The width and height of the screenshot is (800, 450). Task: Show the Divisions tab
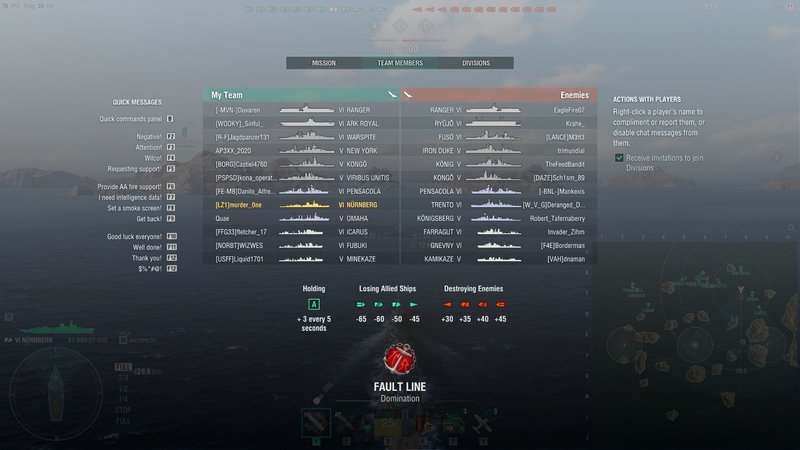click(x=476, y=63)
